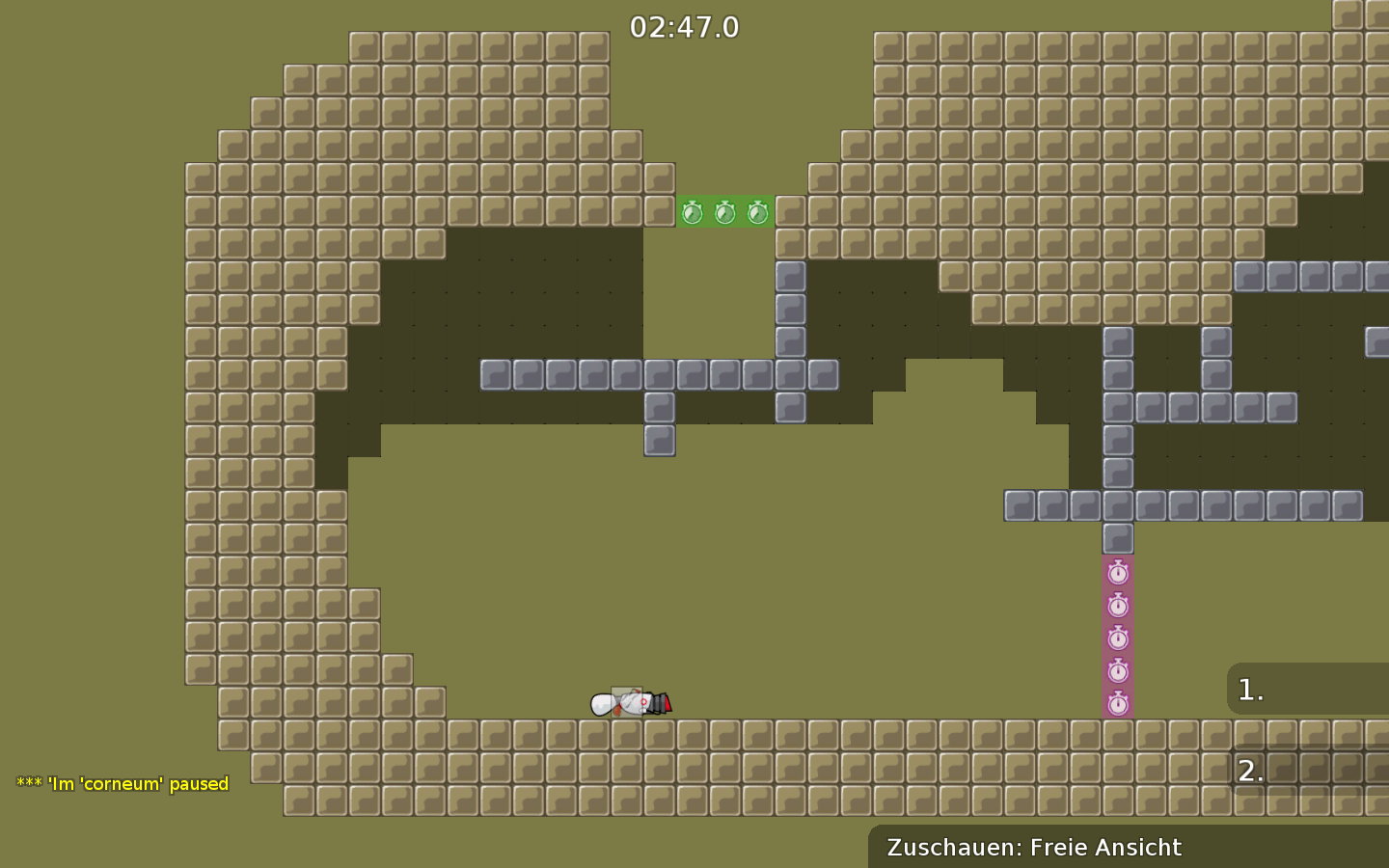Click the second pink stopwatch from the top
The width and height of the screenshot is (1389, 868).
point(1119,605)
